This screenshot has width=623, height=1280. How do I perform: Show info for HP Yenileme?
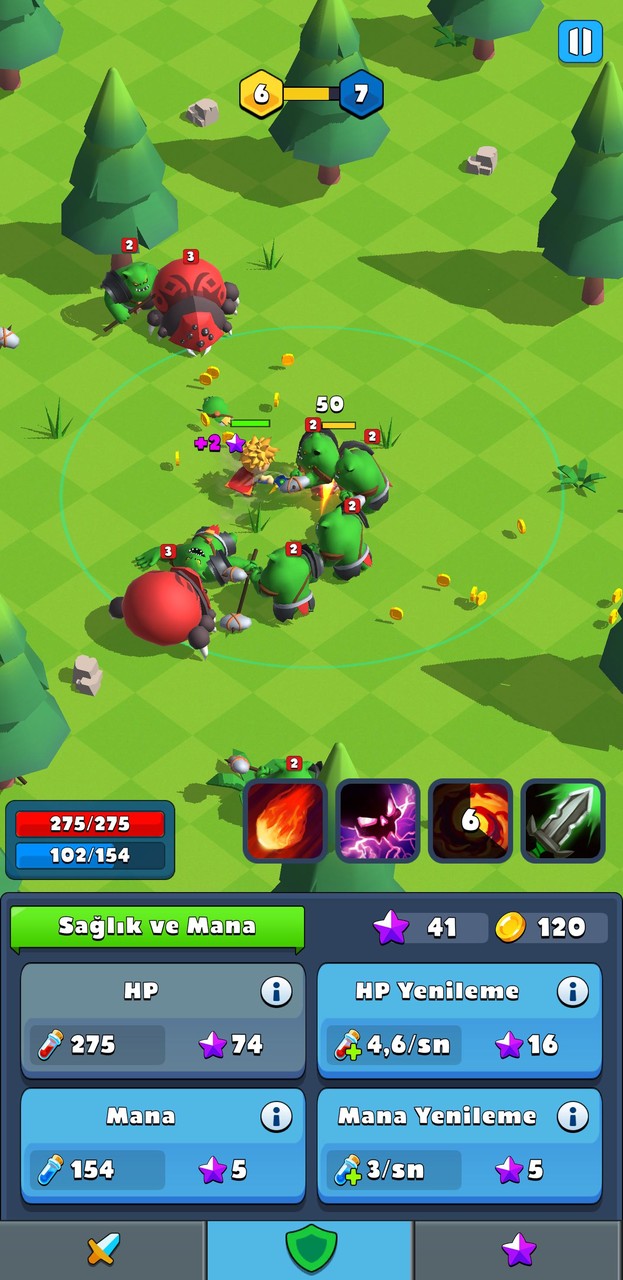572,991
